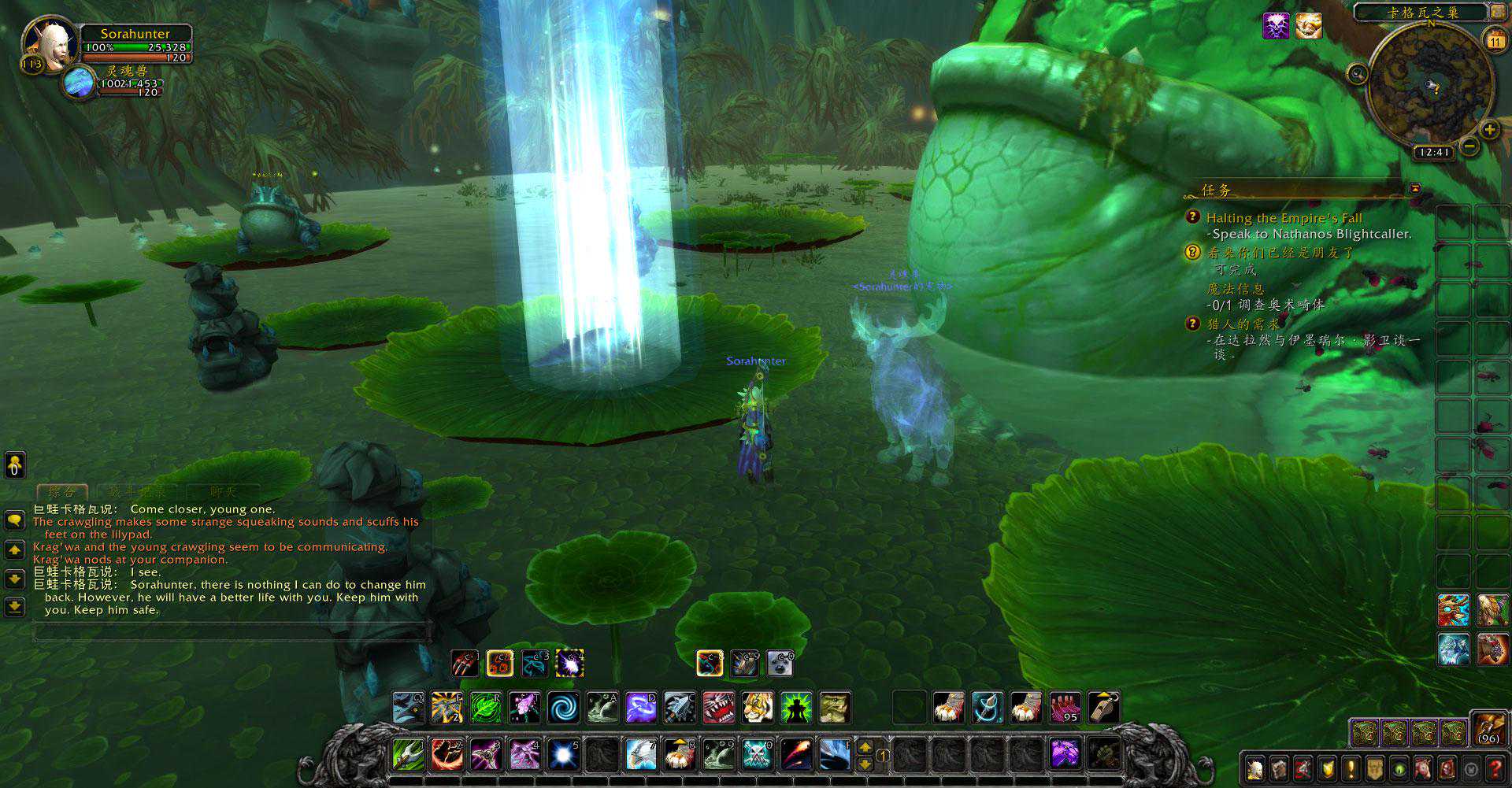Click the circular minimap
Viewport: 1512px width, 788px height.
(x=1430, y=85)
